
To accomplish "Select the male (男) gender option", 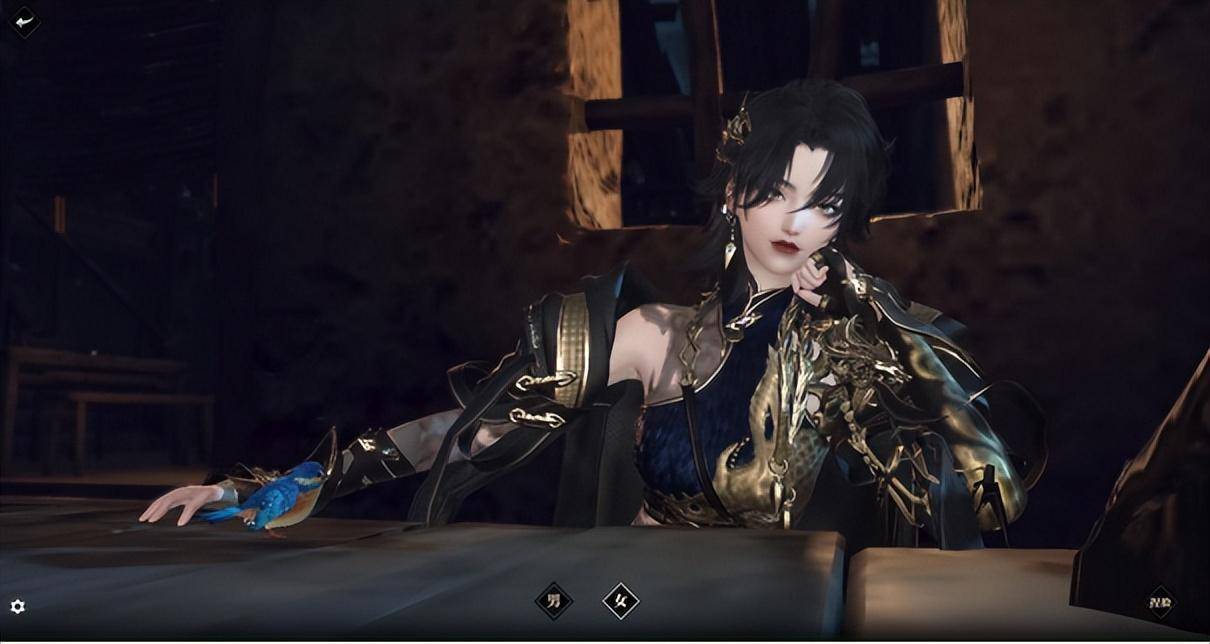I will pyautogui.click(x=553, y=601).
